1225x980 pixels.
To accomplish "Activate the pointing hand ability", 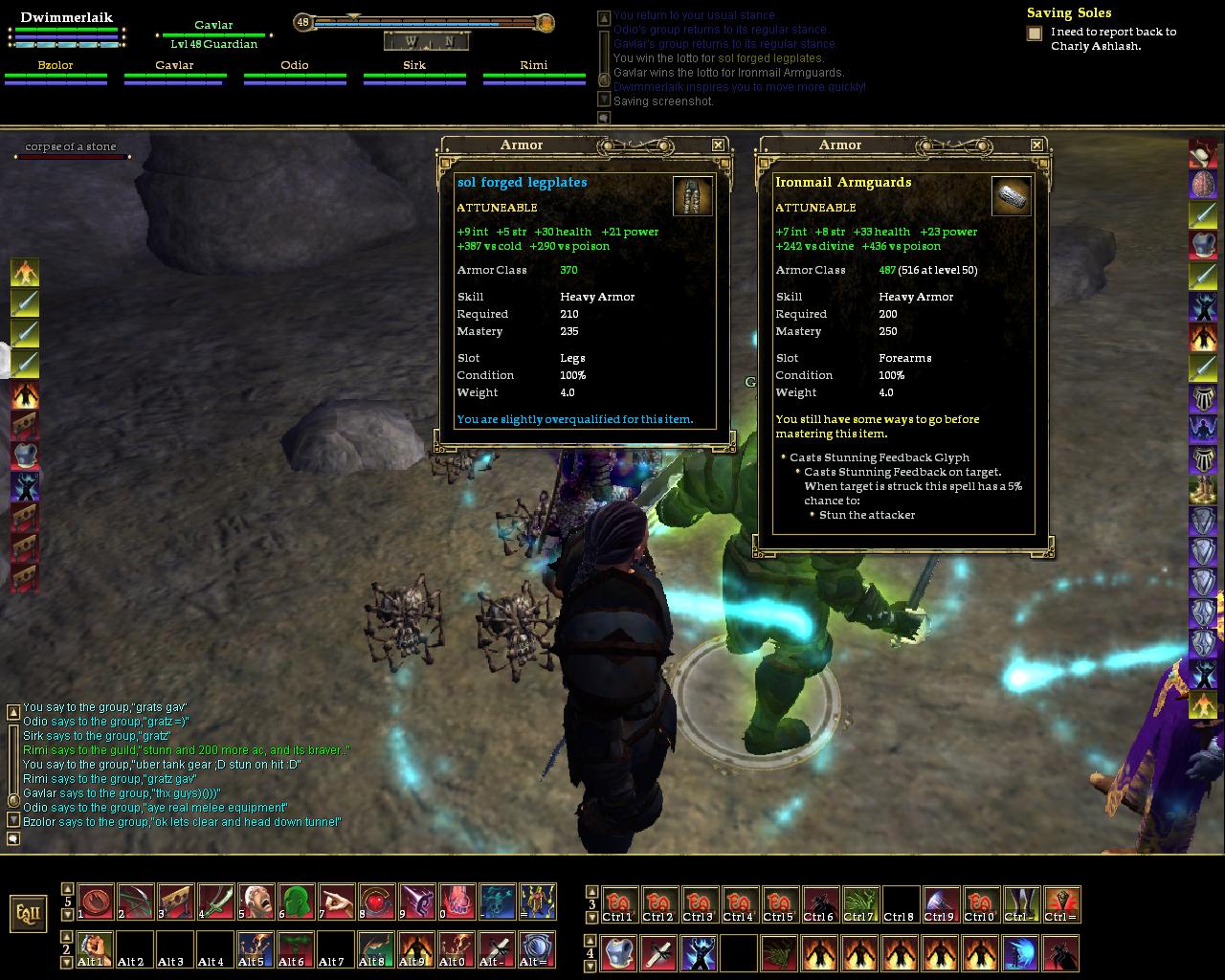I will (x=337, y=902).
